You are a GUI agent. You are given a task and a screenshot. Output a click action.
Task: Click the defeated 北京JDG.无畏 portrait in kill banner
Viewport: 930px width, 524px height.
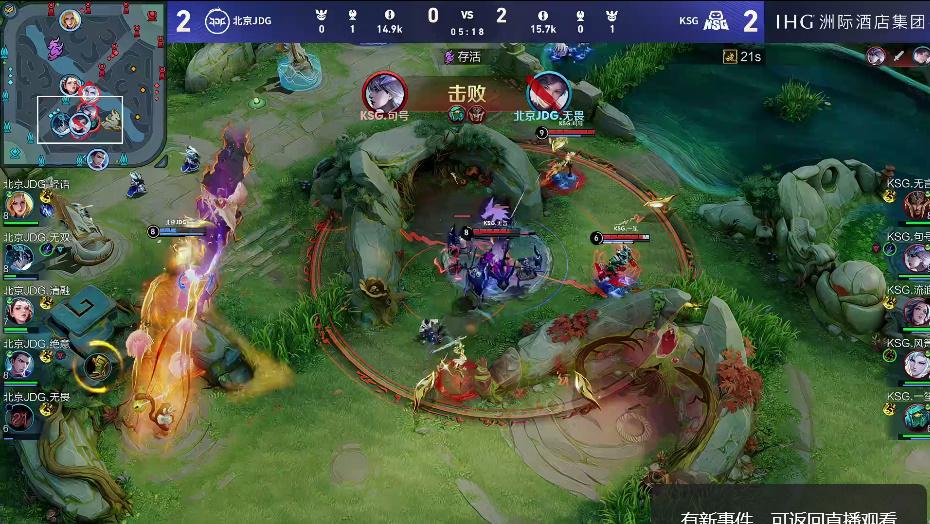[x=548, y=93]
